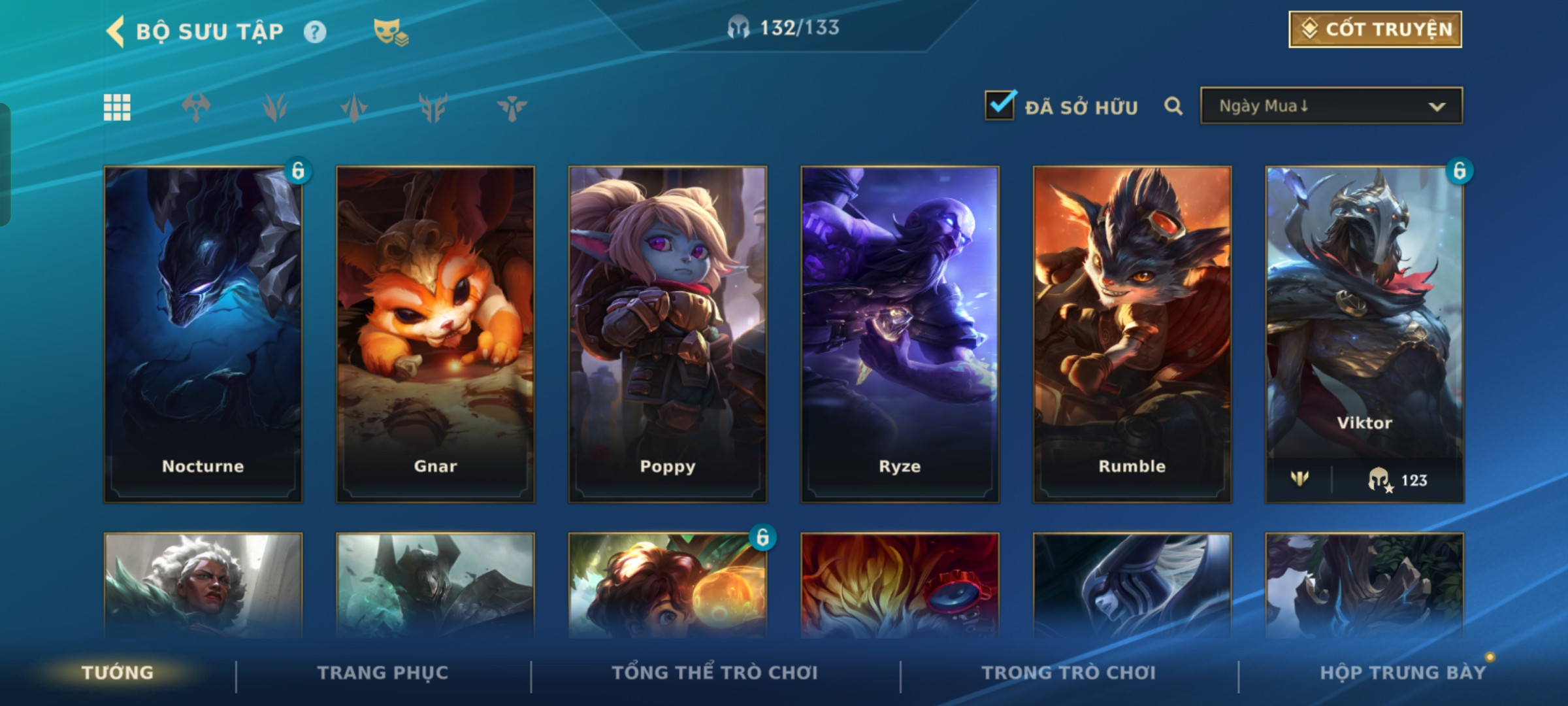Click the search magnifier icon

coord(1173,106)
